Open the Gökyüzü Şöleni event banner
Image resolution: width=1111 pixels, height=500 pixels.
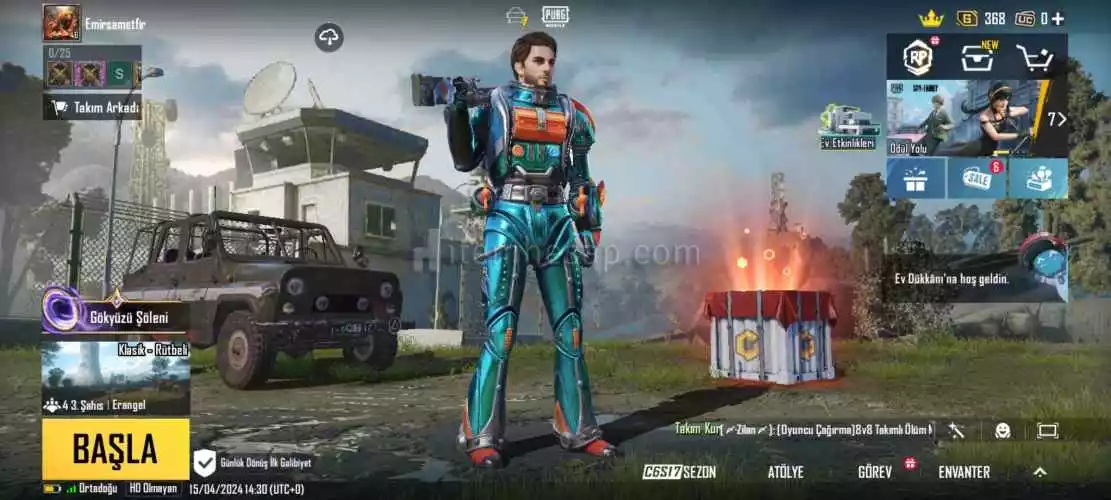tap(115, 316)
